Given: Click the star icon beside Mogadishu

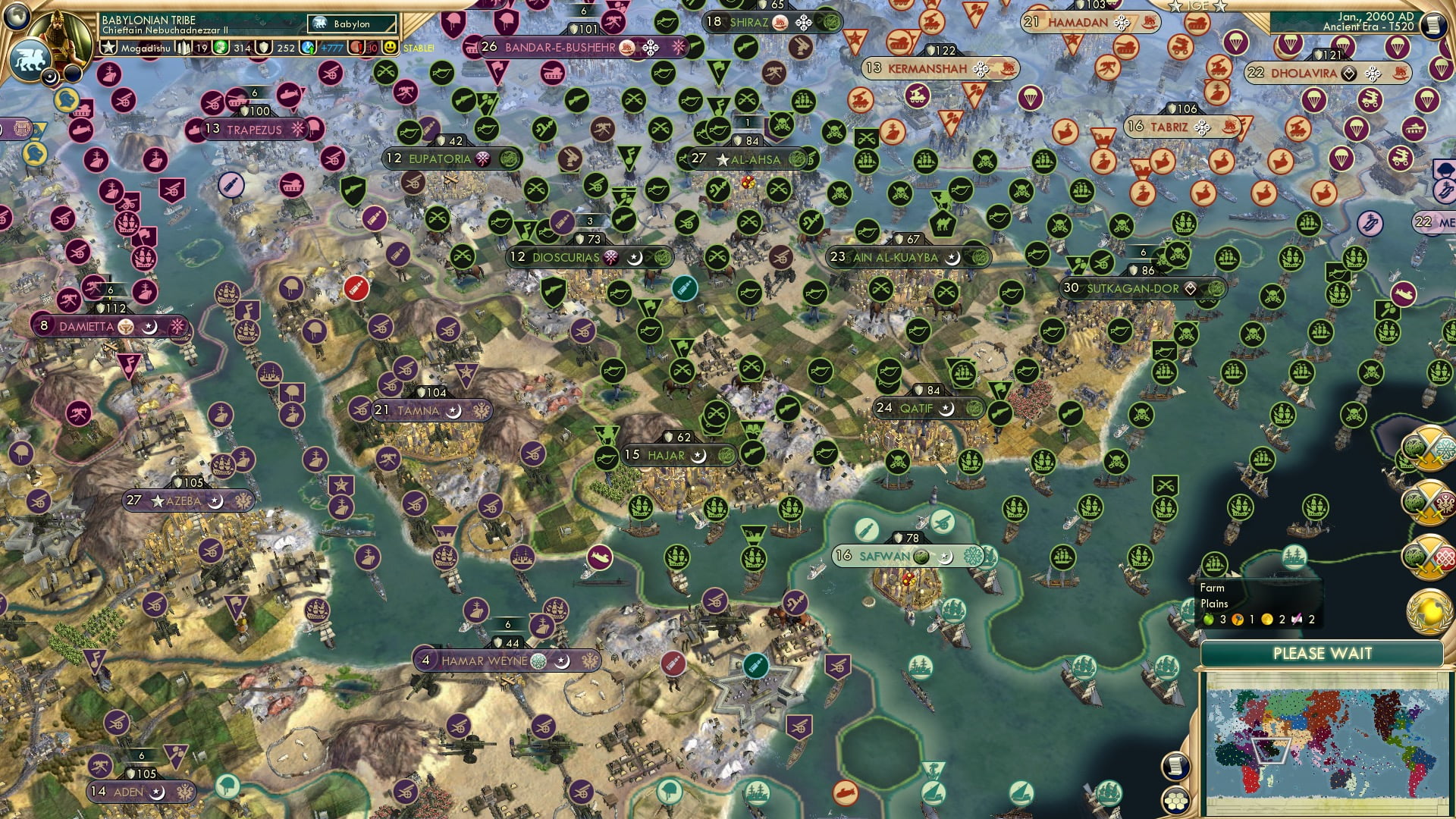Looking at the screenshot, I should pyautogui.click(x=109, y=47).
